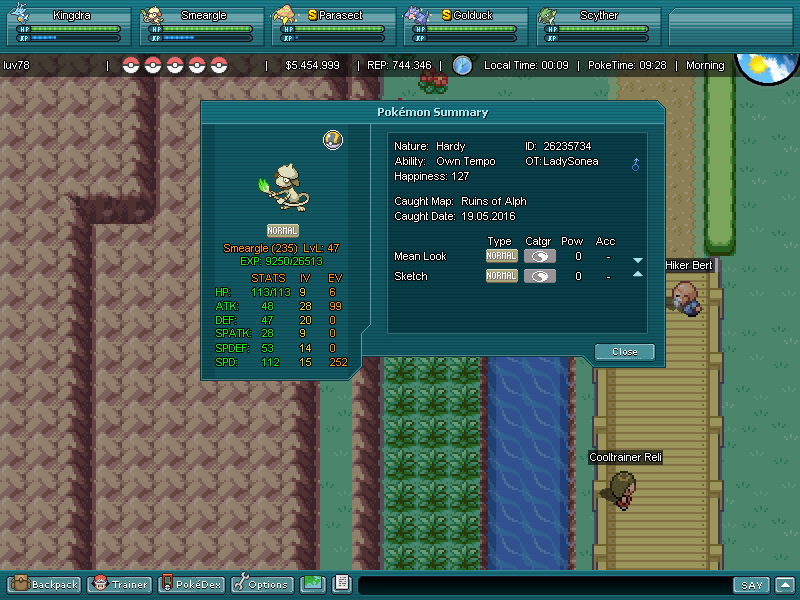800x600 pixels.
Task: Open the Options menu
Action: (261, 584)
